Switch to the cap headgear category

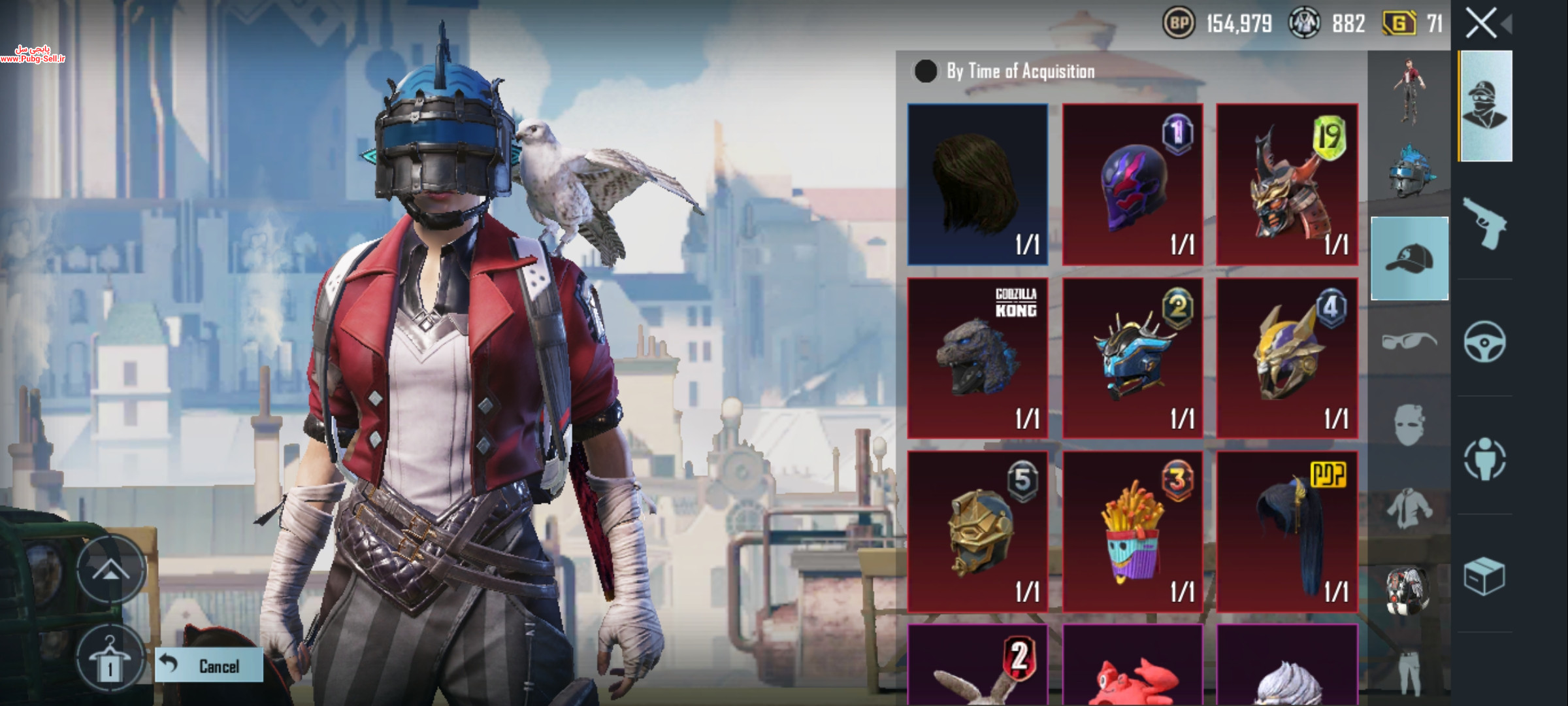click(x=1409, y=258)
